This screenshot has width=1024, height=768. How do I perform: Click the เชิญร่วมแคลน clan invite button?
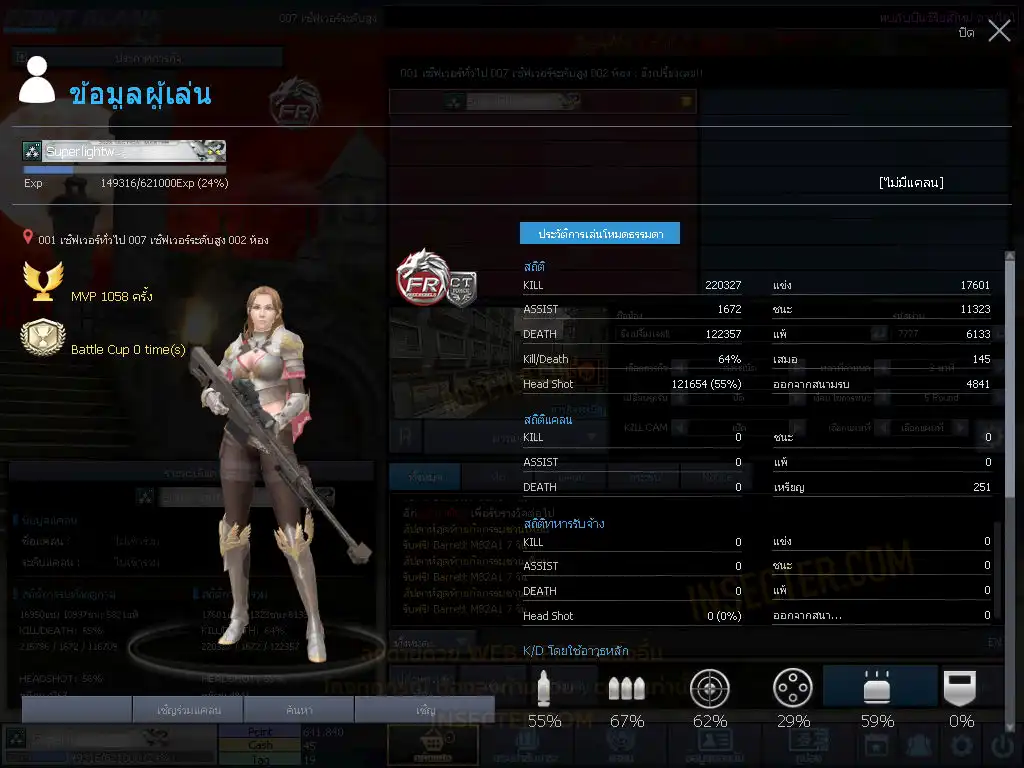189,710
